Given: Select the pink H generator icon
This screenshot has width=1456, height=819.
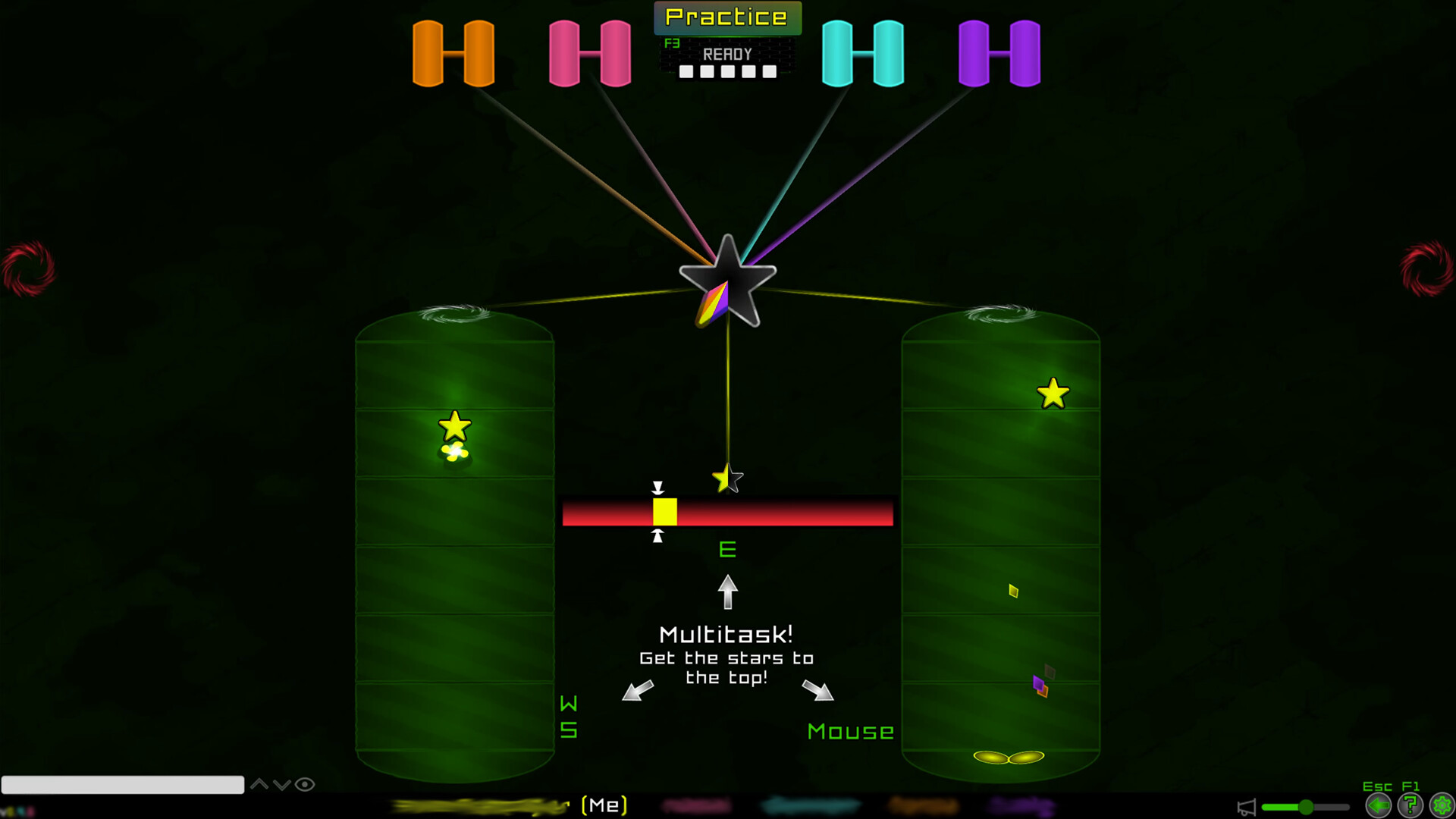Looking at the screenshot, I should [x=590, y=53].
